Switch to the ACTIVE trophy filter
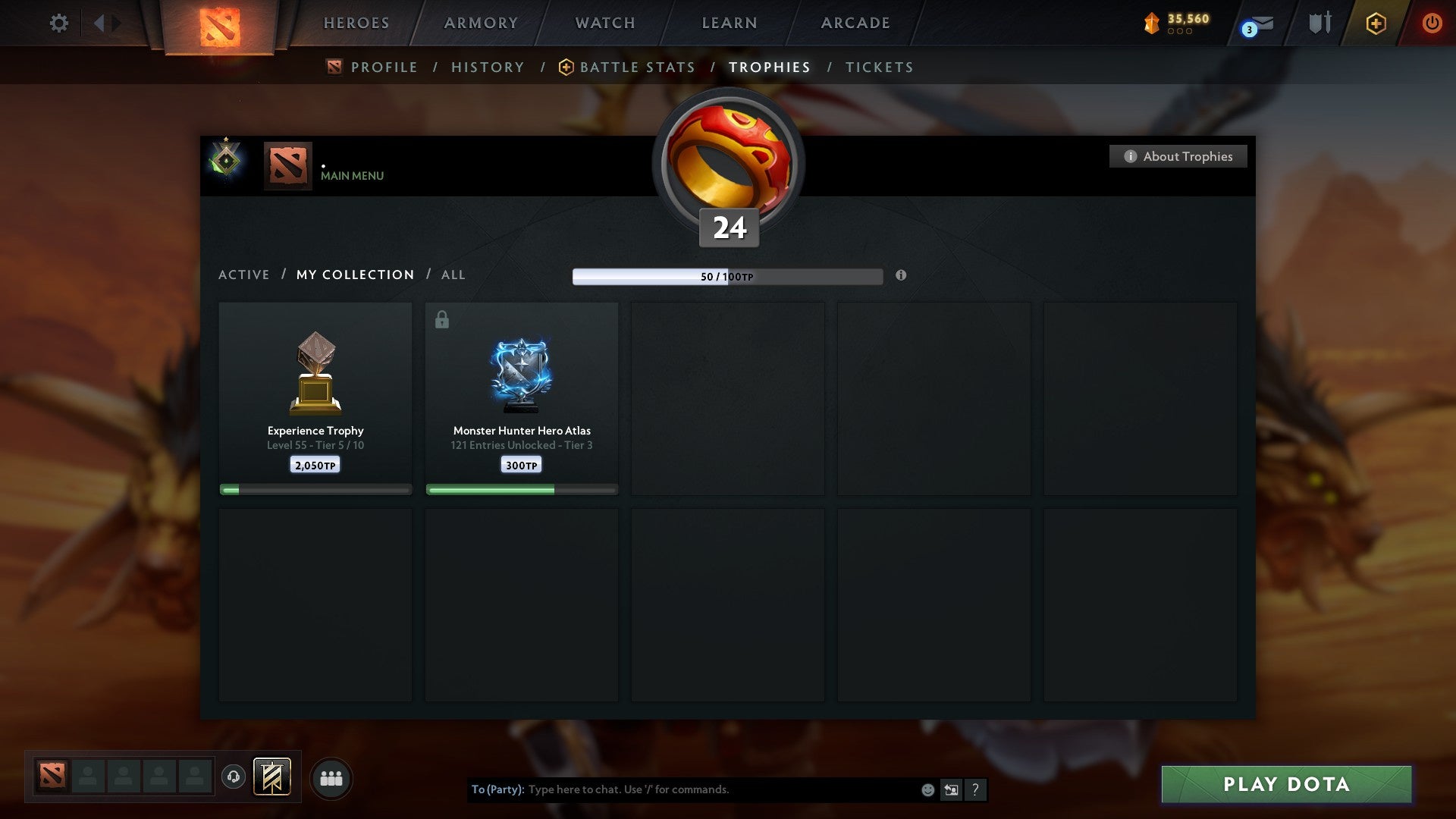The width and height of the screenshot is (1456, 819). point(244,275)
